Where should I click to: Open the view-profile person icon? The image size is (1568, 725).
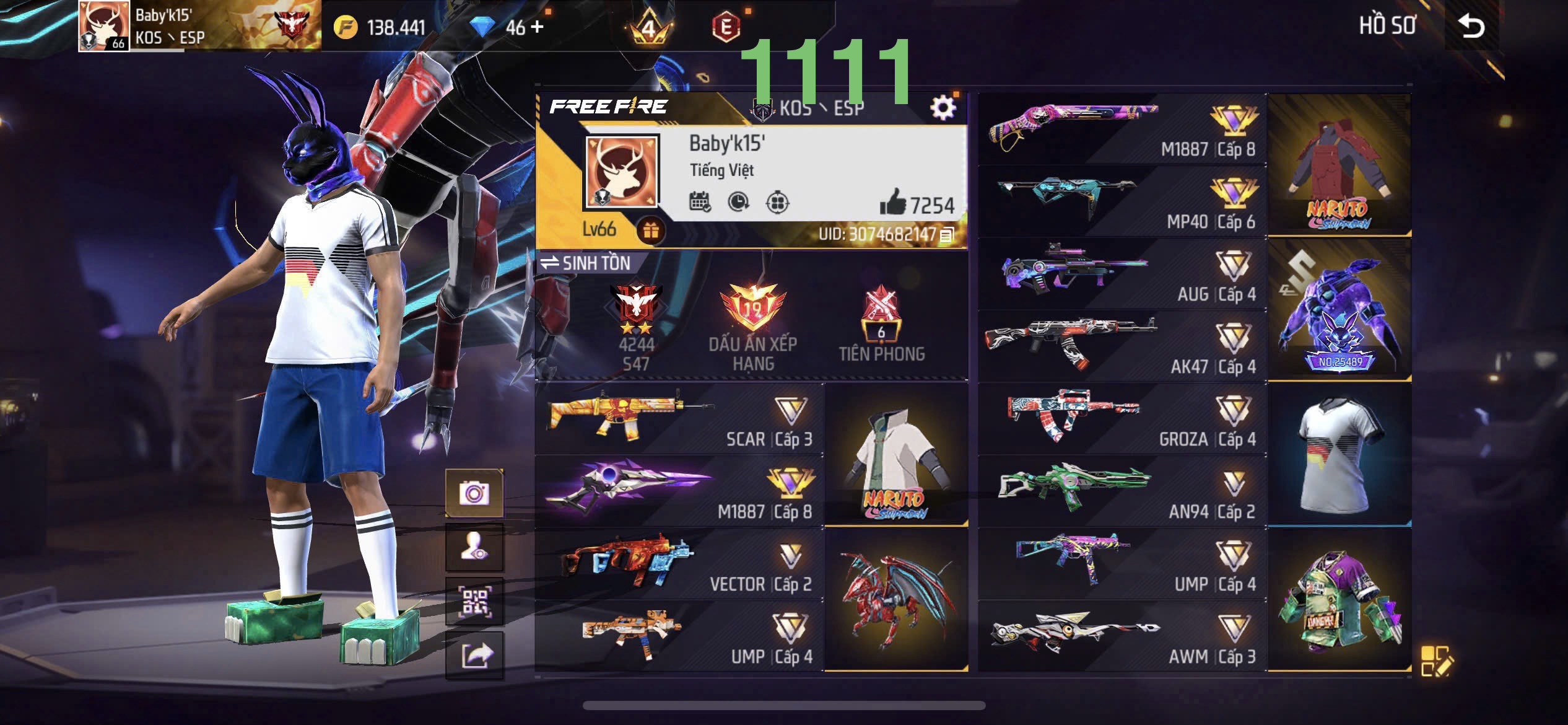pyautogui.click(x=474, y=548)
